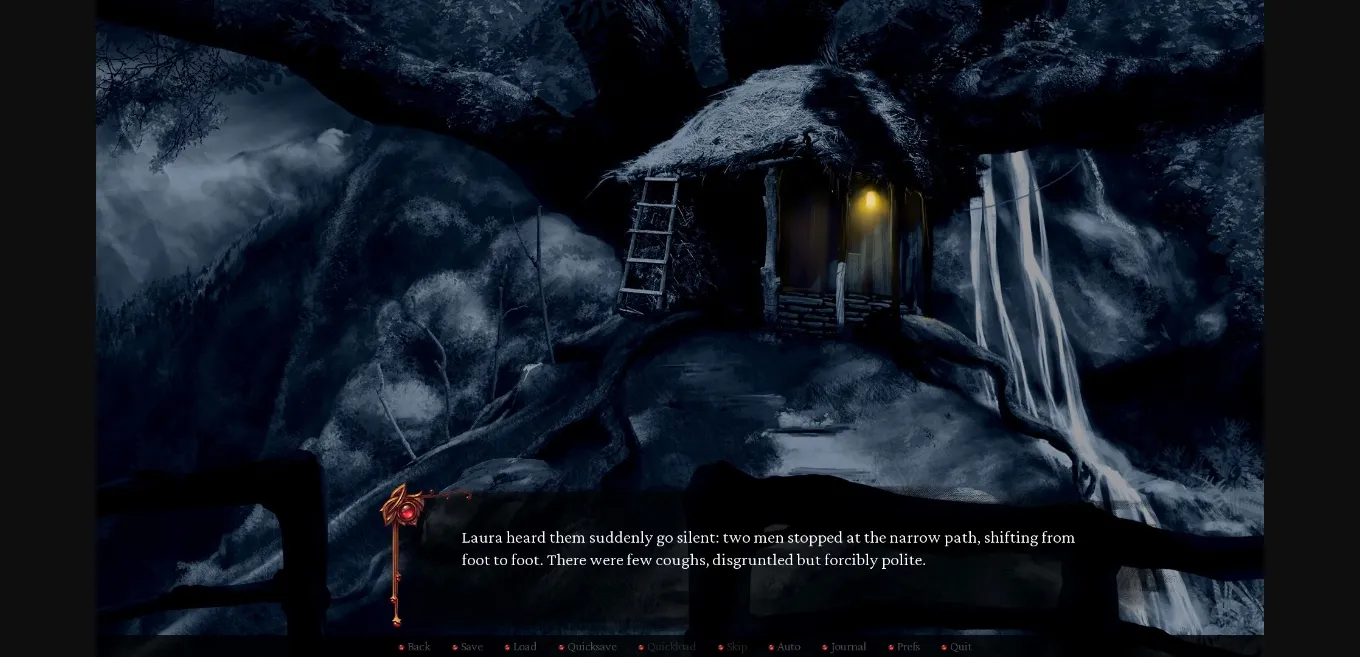Select the dimmed Skip option

click(x=736, y=647)
